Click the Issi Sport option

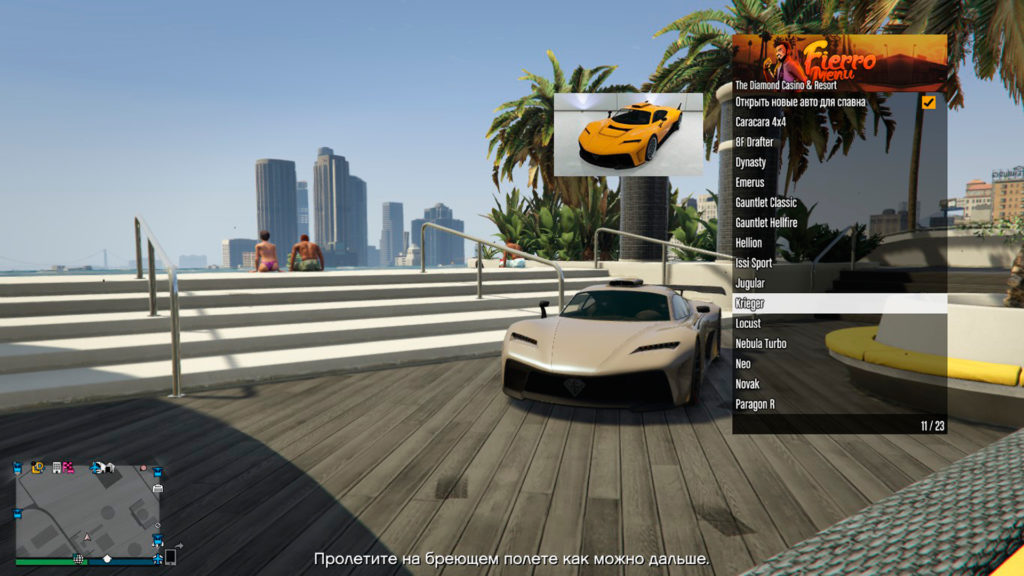[754, 263]
